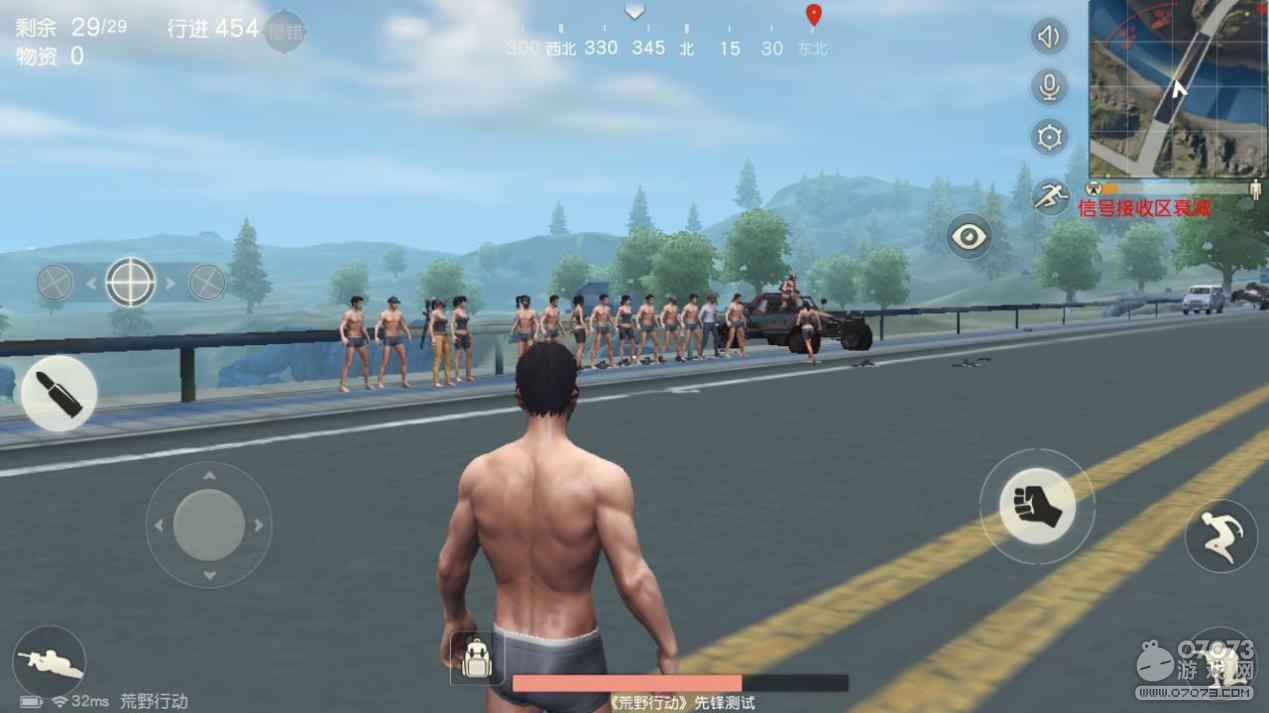The width and height of the screenshot is (1269, 713).
Task: Activate the auto-run running man icon
Action: (1049, 196)
